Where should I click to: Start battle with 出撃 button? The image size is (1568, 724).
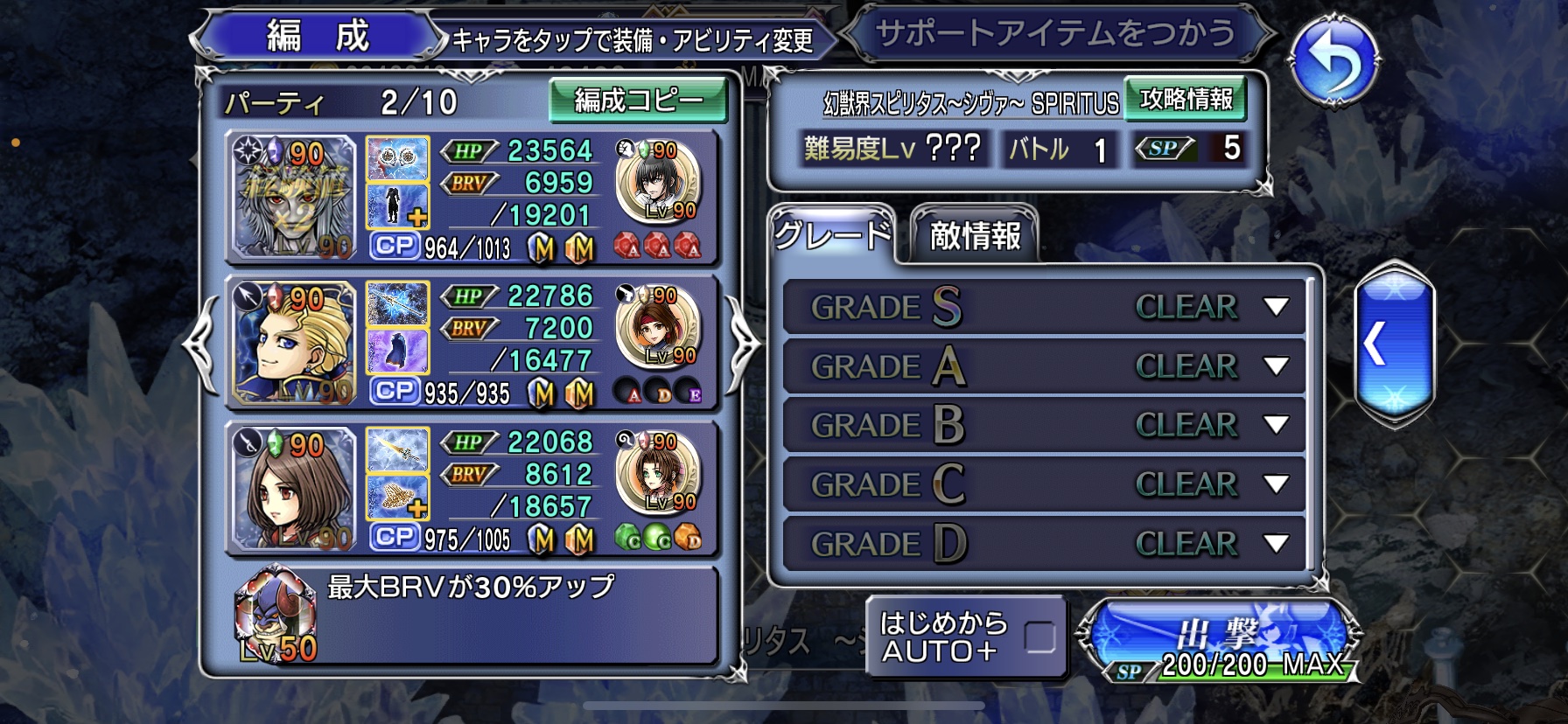(1218, 640)
